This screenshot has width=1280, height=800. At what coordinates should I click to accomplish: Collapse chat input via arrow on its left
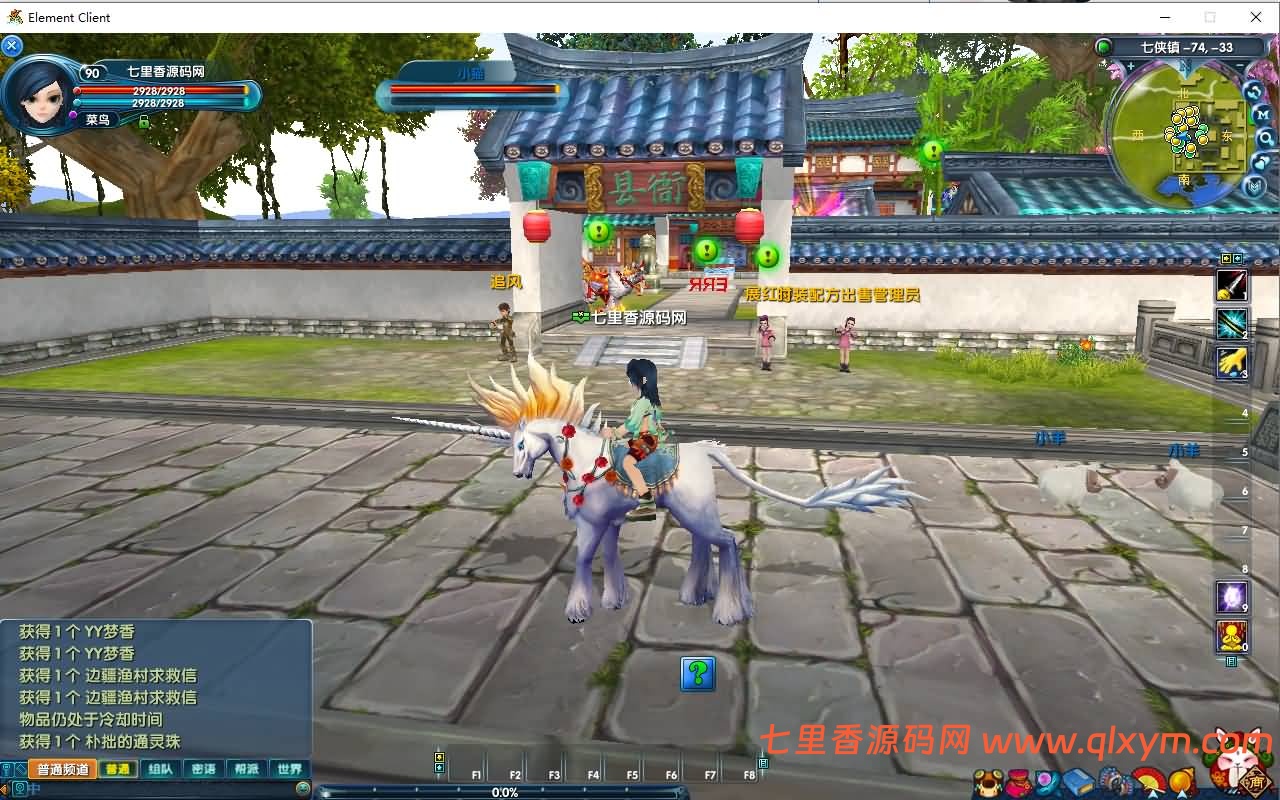pos(6,787)
